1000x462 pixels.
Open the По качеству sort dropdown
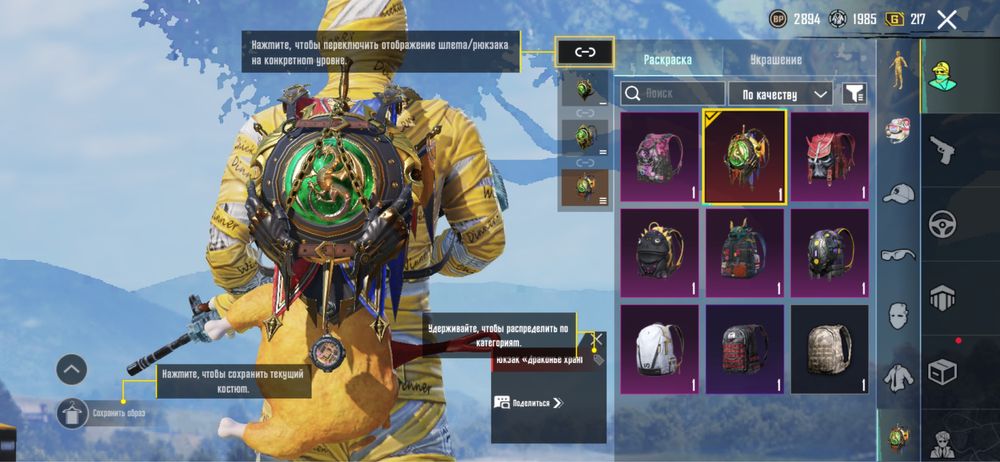780,94
